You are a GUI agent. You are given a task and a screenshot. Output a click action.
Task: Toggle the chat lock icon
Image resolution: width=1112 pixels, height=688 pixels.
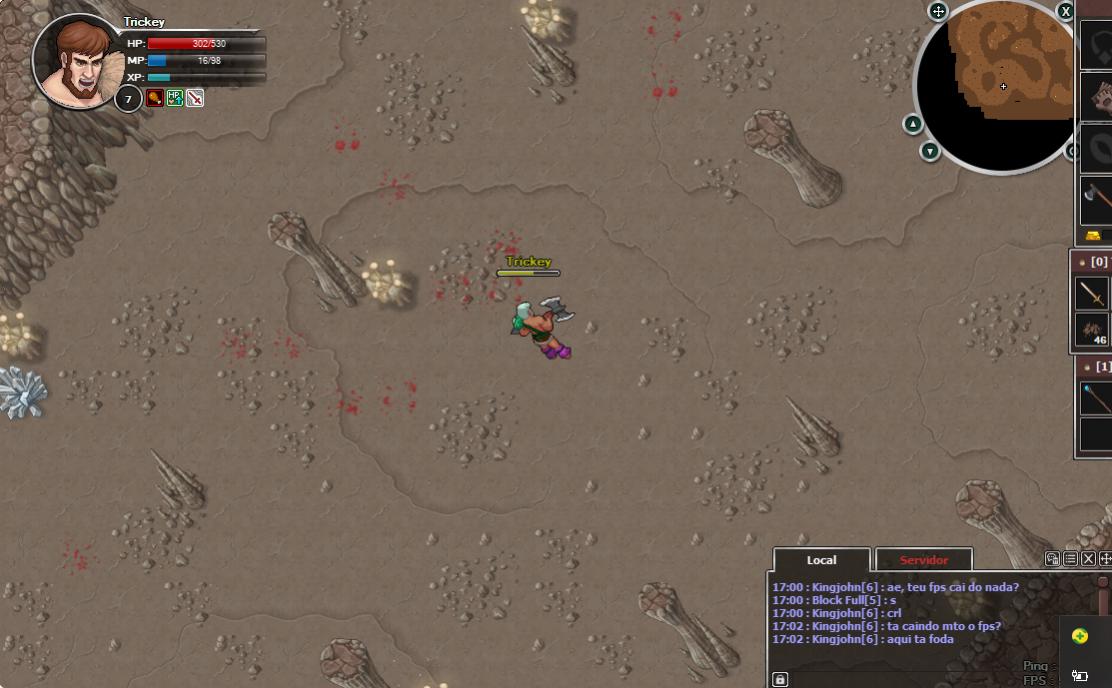tap(780, 680)
